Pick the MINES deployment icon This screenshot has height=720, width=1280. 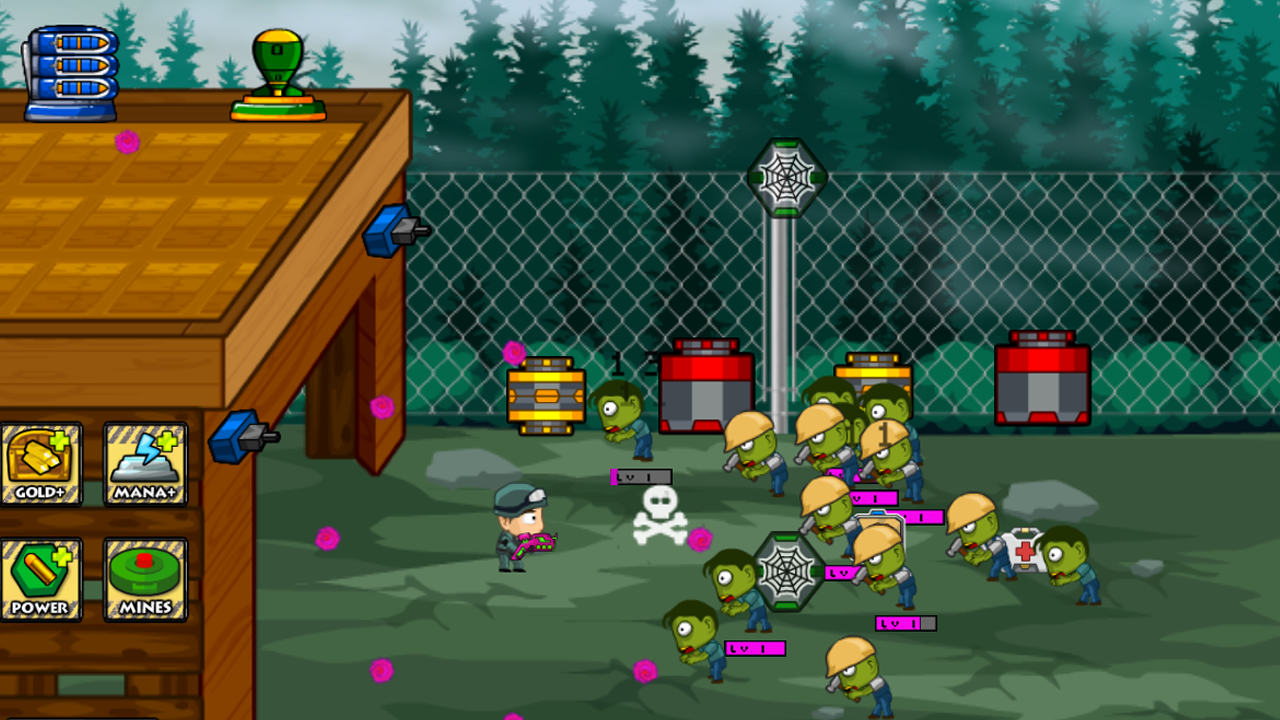click(x=143, y=578)
